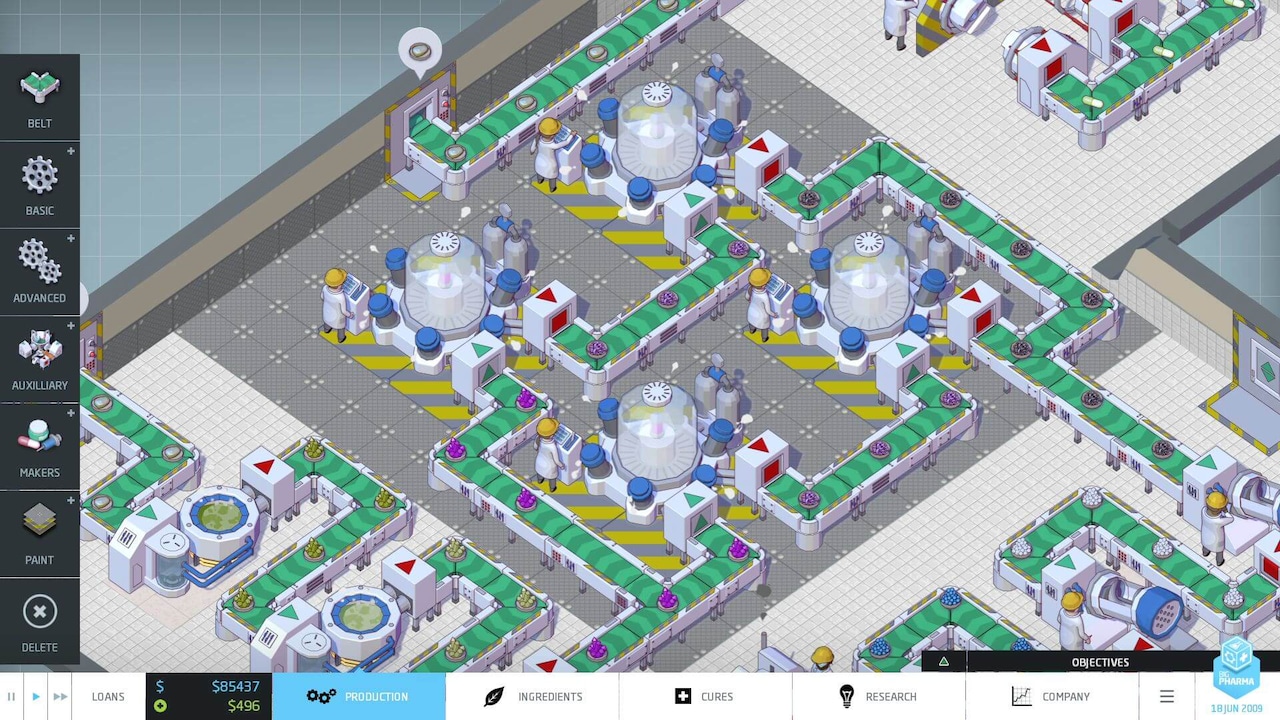1280x720 pixels.
Task: Switch to the INGREDIENTS tab
Action: click(531, 696)
